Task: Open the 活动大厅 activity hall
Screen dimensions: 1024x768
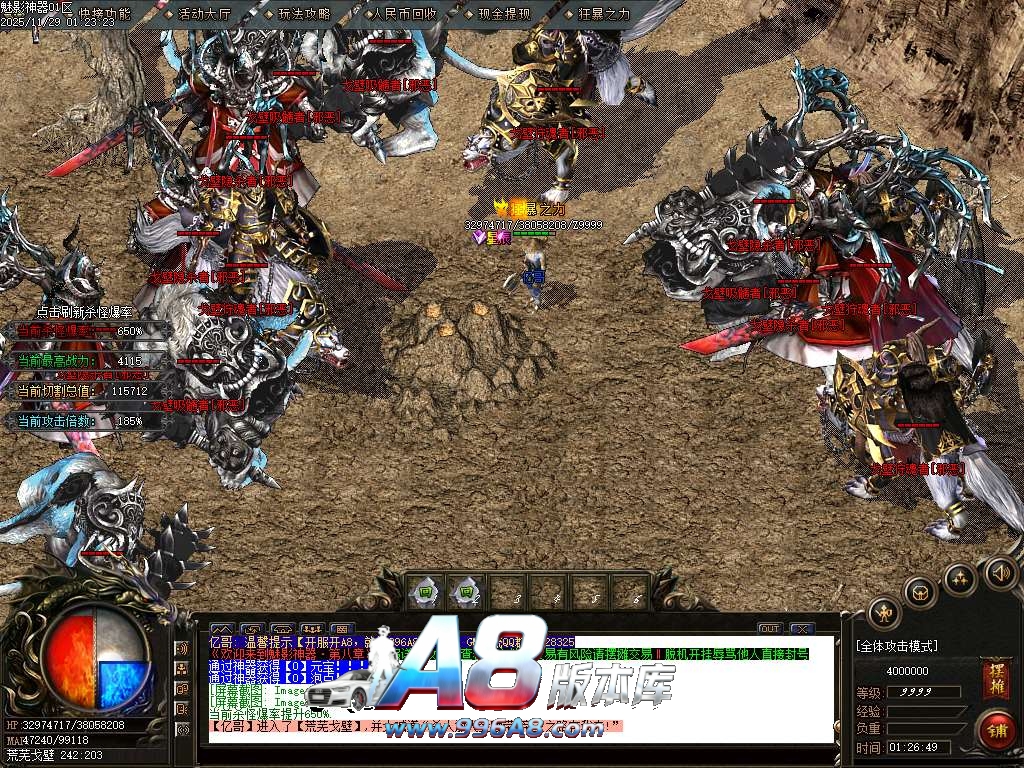Action: click(203, 14)
